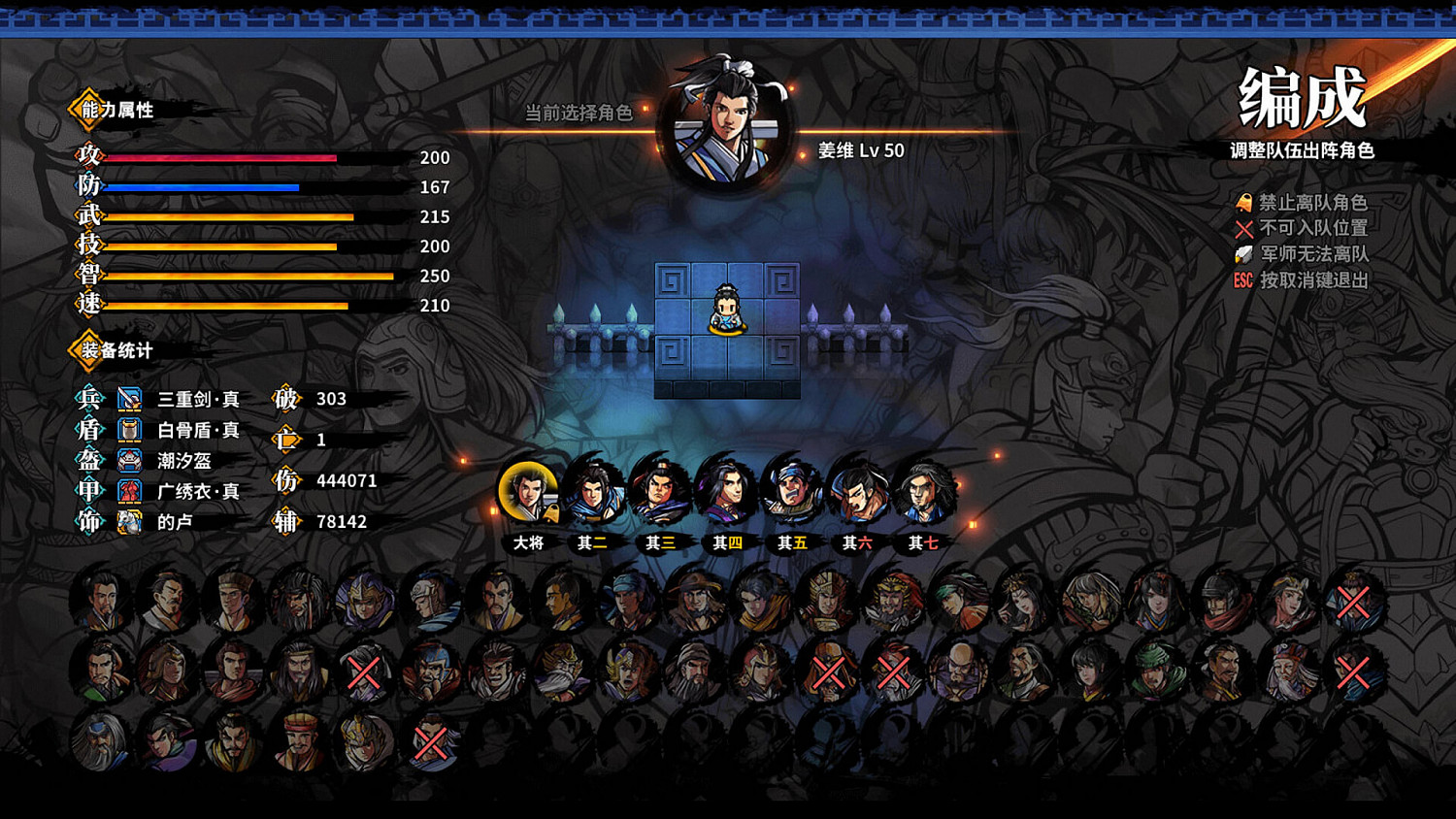Click the 白骨盾·真 shield icon
The image size is (1456, 819).
pyautogui.click(x=127, y=430)
